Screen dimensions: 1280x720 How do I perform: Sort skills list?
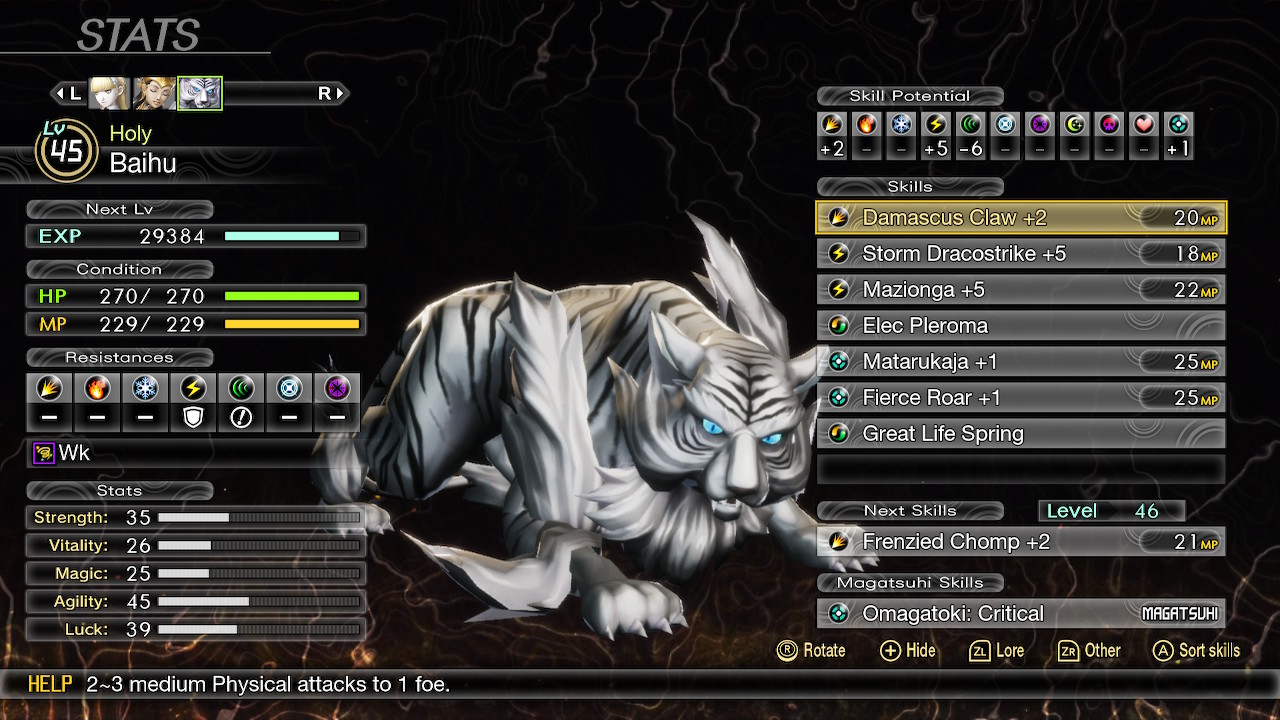(1196, 651)
